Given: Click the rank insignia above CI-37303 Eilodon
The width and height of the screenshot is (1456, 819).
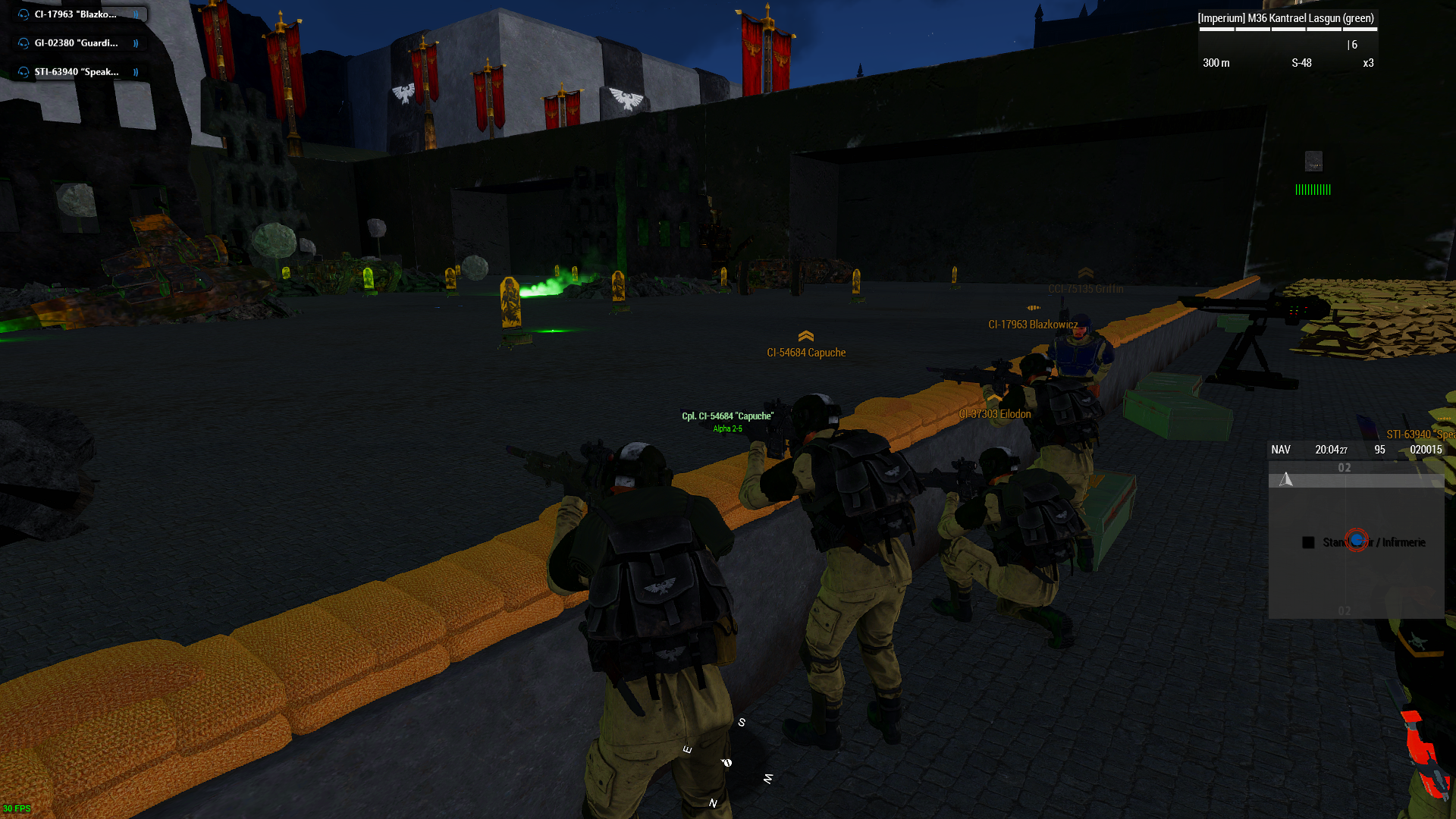Looking at the screenshot, I should 994,397.
